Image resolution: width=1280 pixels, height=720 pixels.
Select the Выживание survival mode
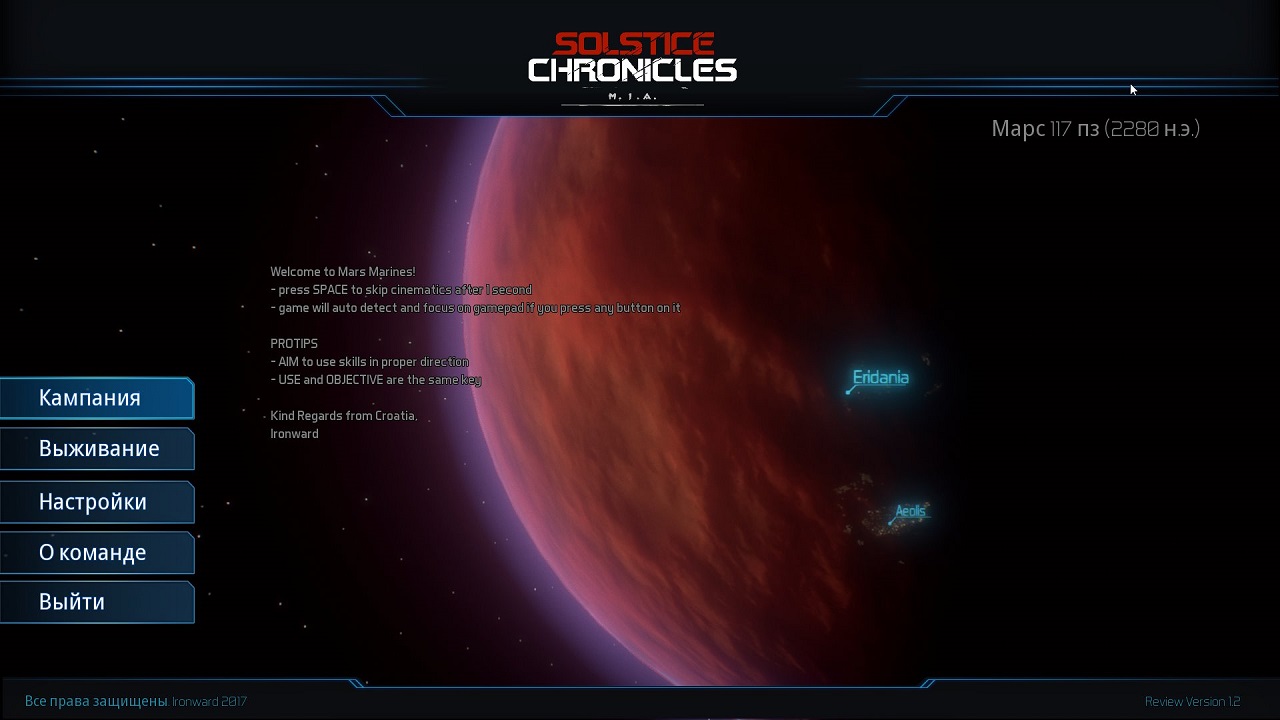point(96,449)
